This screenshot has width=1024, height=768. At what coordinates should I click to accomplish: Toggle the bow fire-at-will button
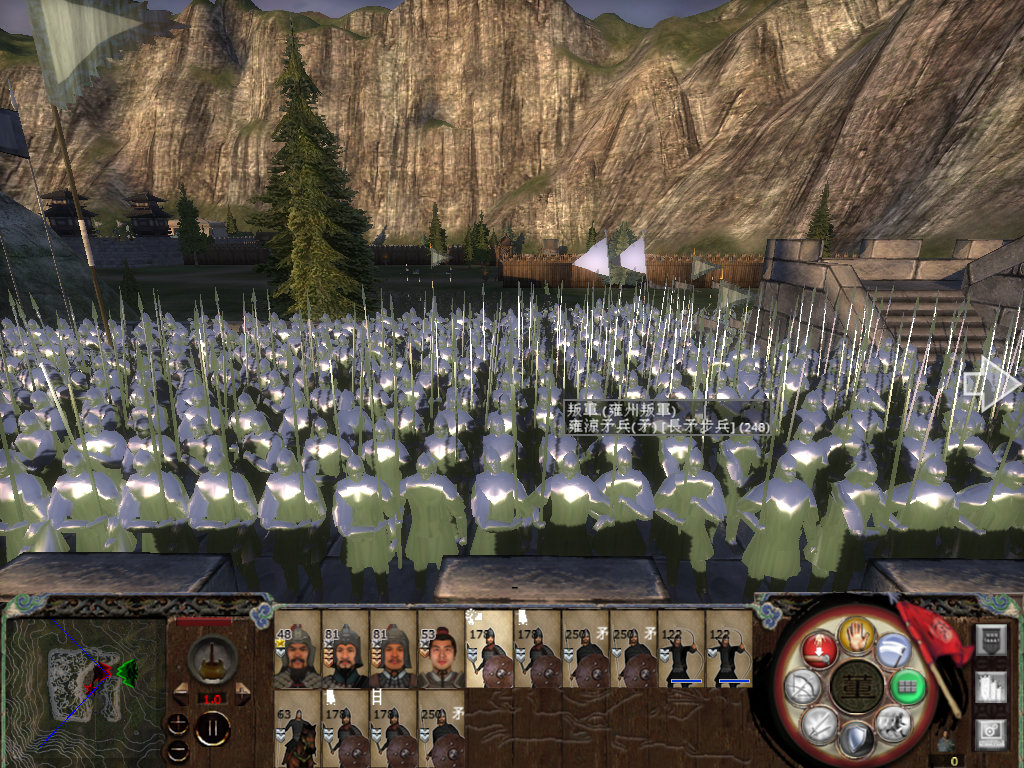[x=801, y=686]
